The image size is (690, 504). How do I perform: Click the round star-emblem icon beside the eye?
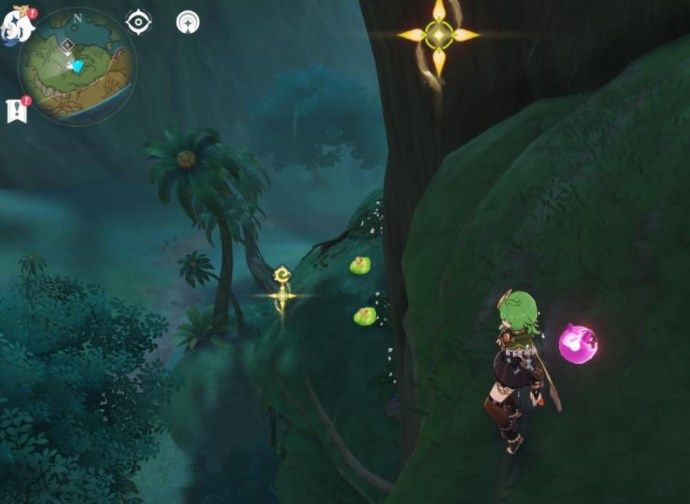[187, 22]
